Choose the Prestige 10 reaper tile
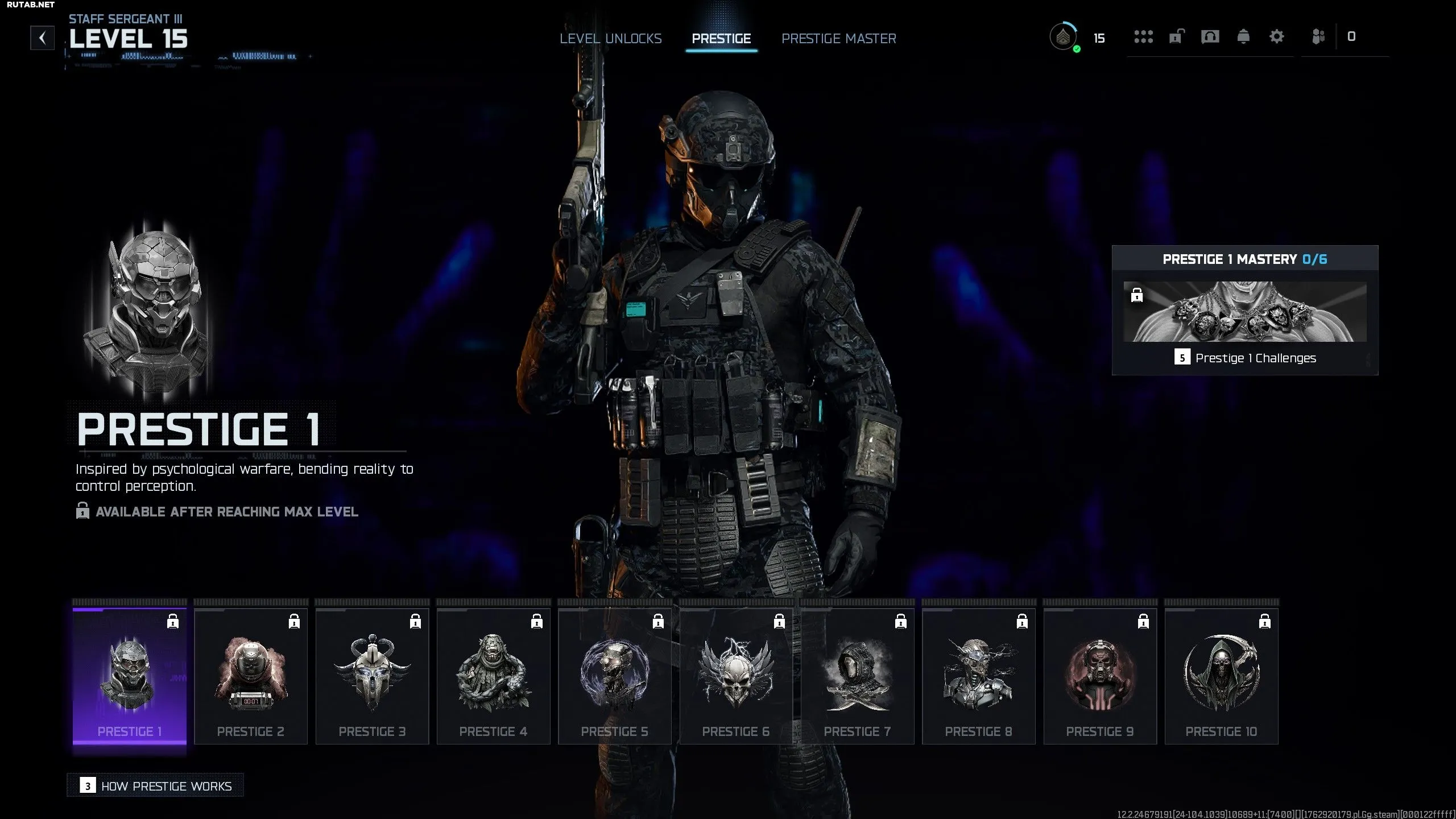 pyautogui.click(x=1221, y=676)
